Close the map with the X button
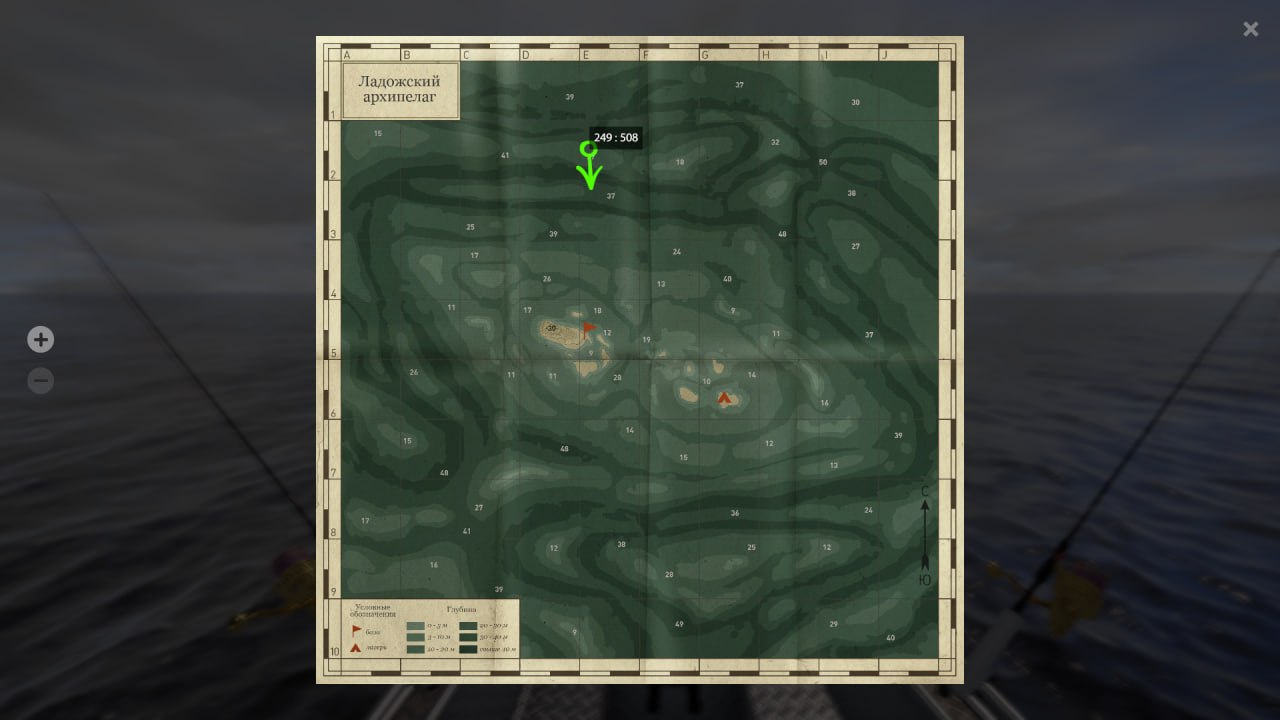1280x720 pixels. point(1250,29)
